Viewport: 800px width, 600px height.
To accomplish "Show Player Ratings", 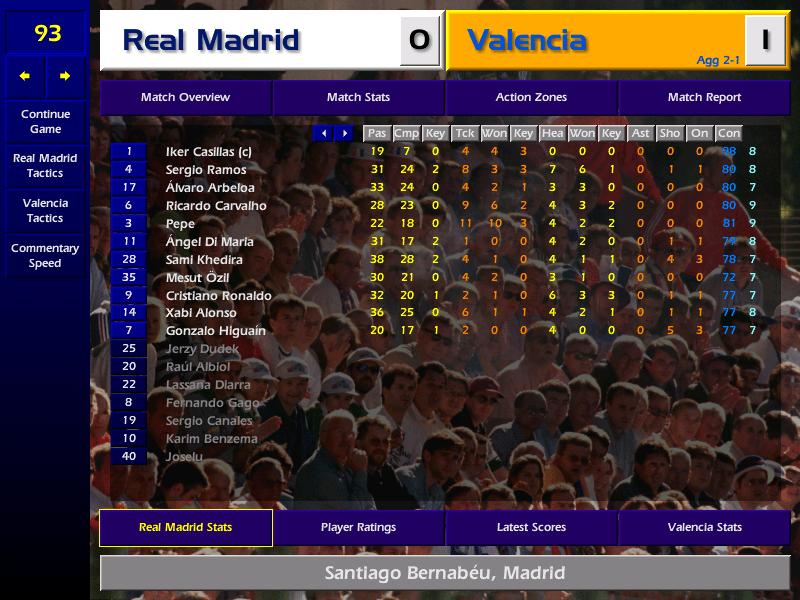I will [x=358, y=527].
